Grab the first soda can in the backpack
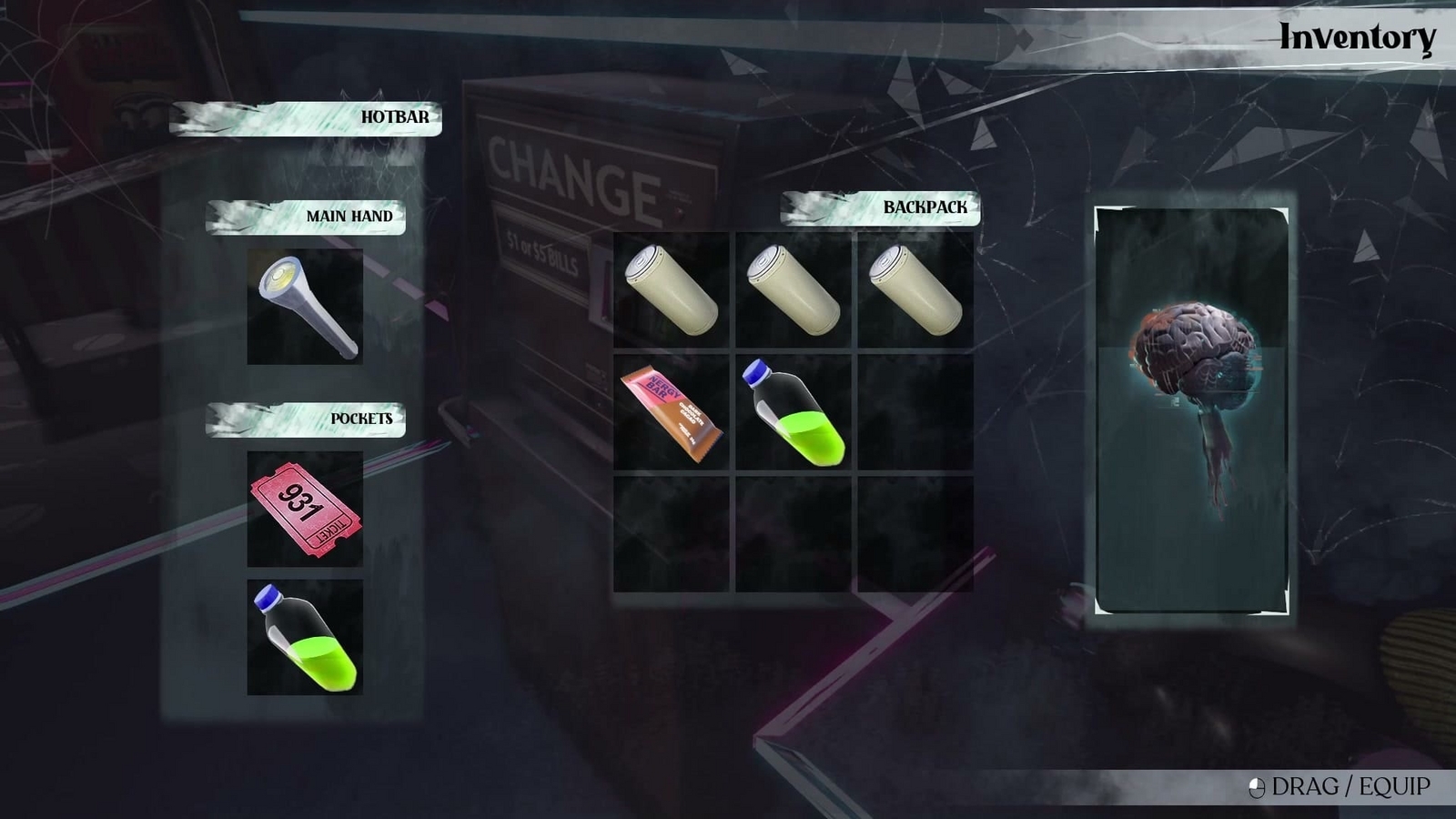1456x819 pixels. coord(673,289)
